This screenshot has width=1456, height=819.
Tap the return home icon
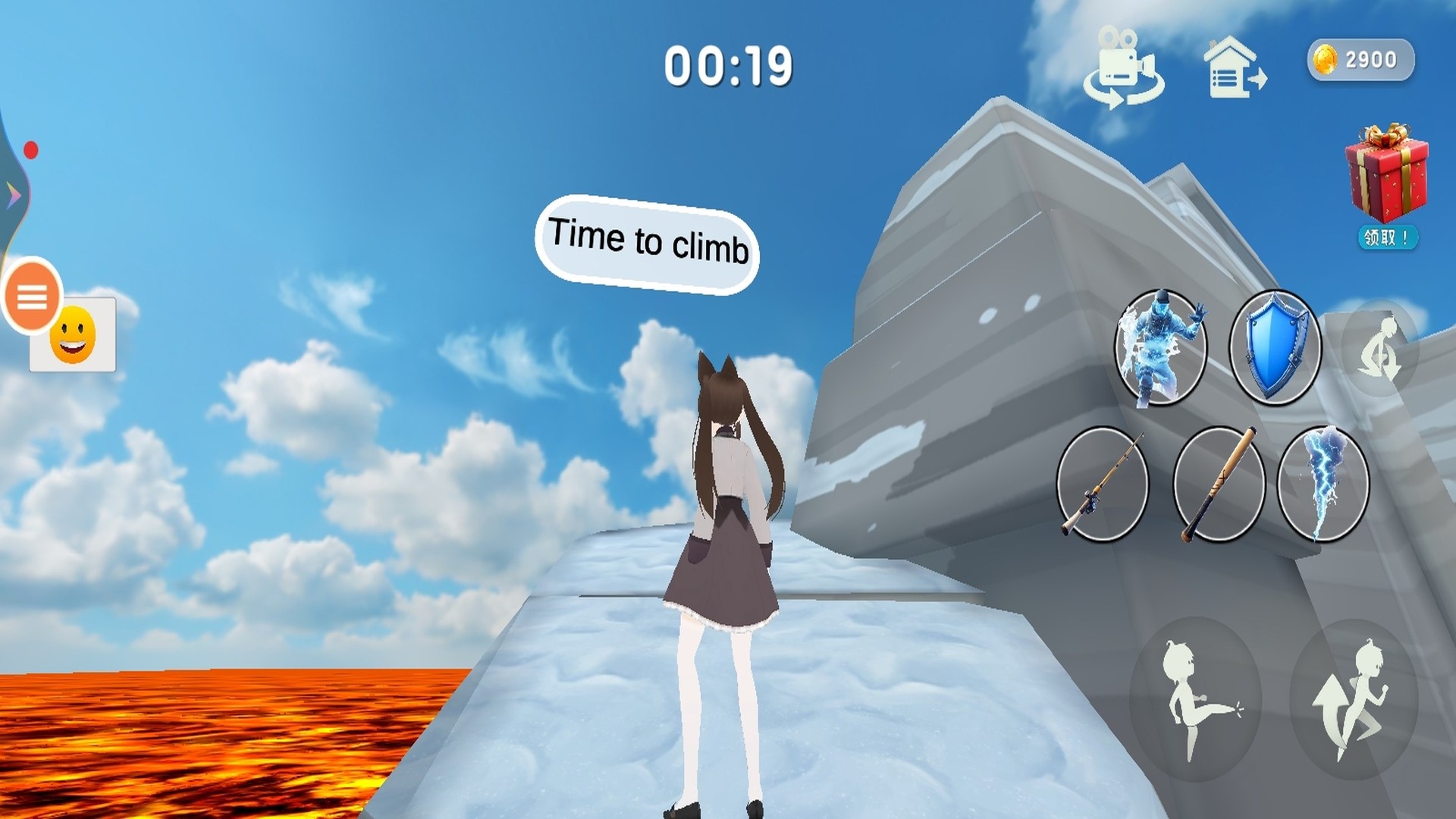[x=1234, y=69]
